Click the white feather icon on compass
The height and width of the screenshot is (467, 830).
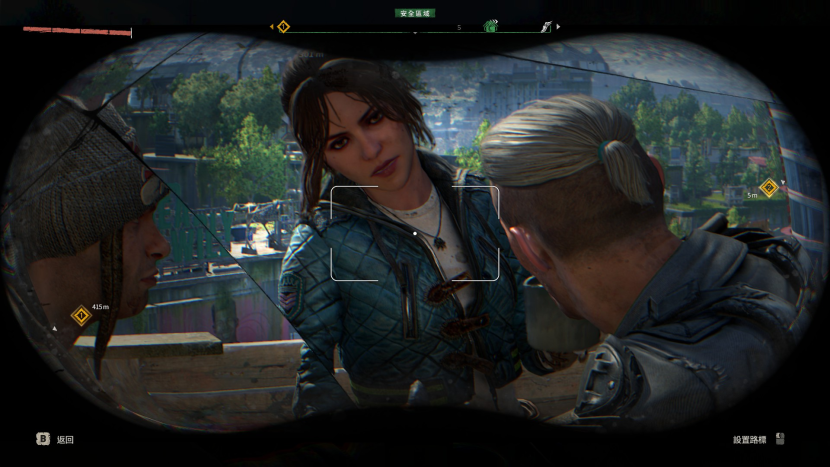pyautogui.click(x=546, y=27)
